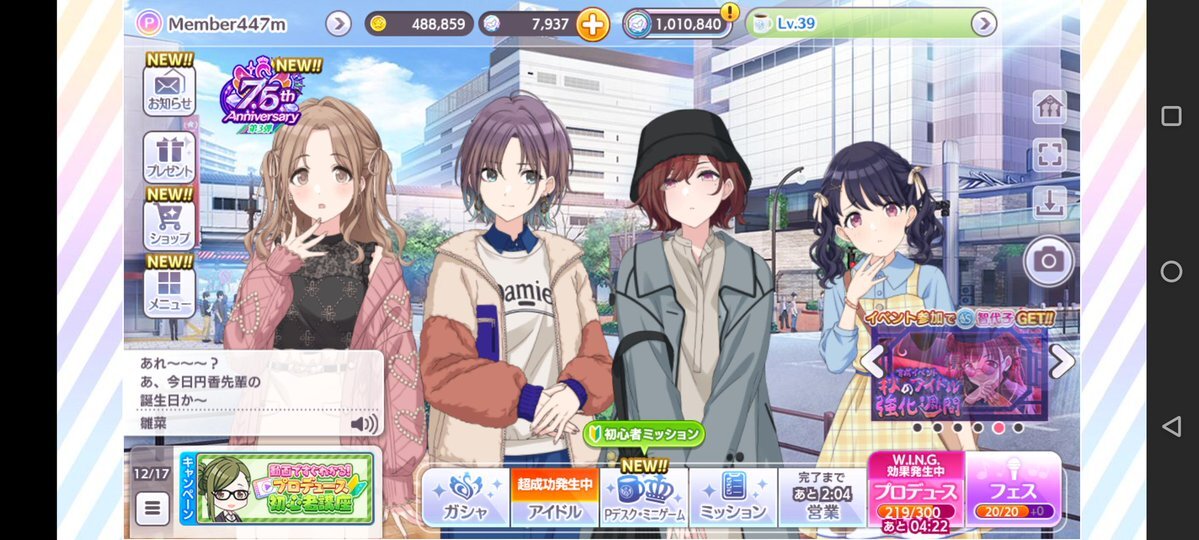Open the Lv.39 level details arrow
The height and width of the screenshot is (540, 1199).
pos(984,24)
